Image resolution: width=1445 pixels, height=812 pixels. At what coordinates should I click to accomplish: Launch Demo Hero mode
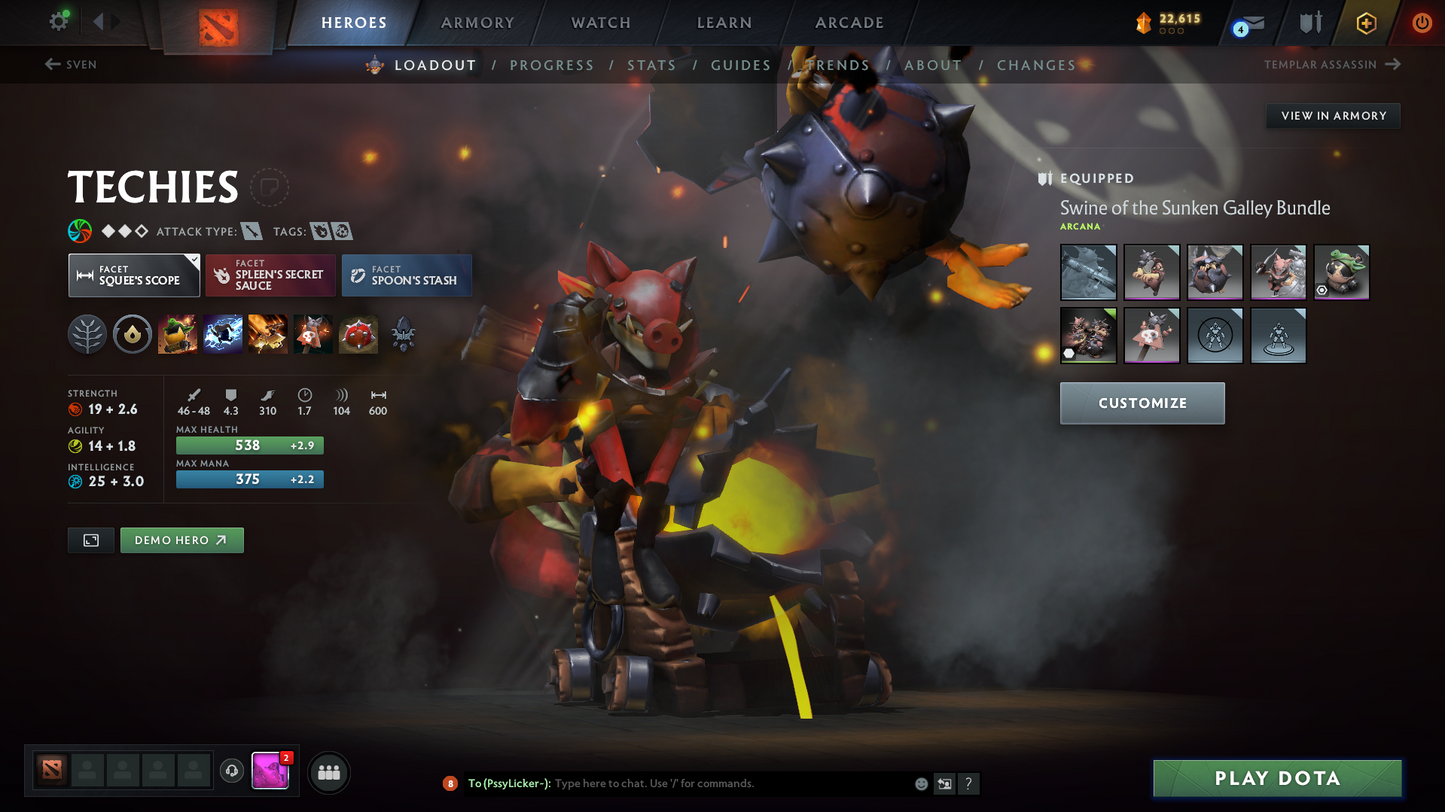(x=181, y=540)
